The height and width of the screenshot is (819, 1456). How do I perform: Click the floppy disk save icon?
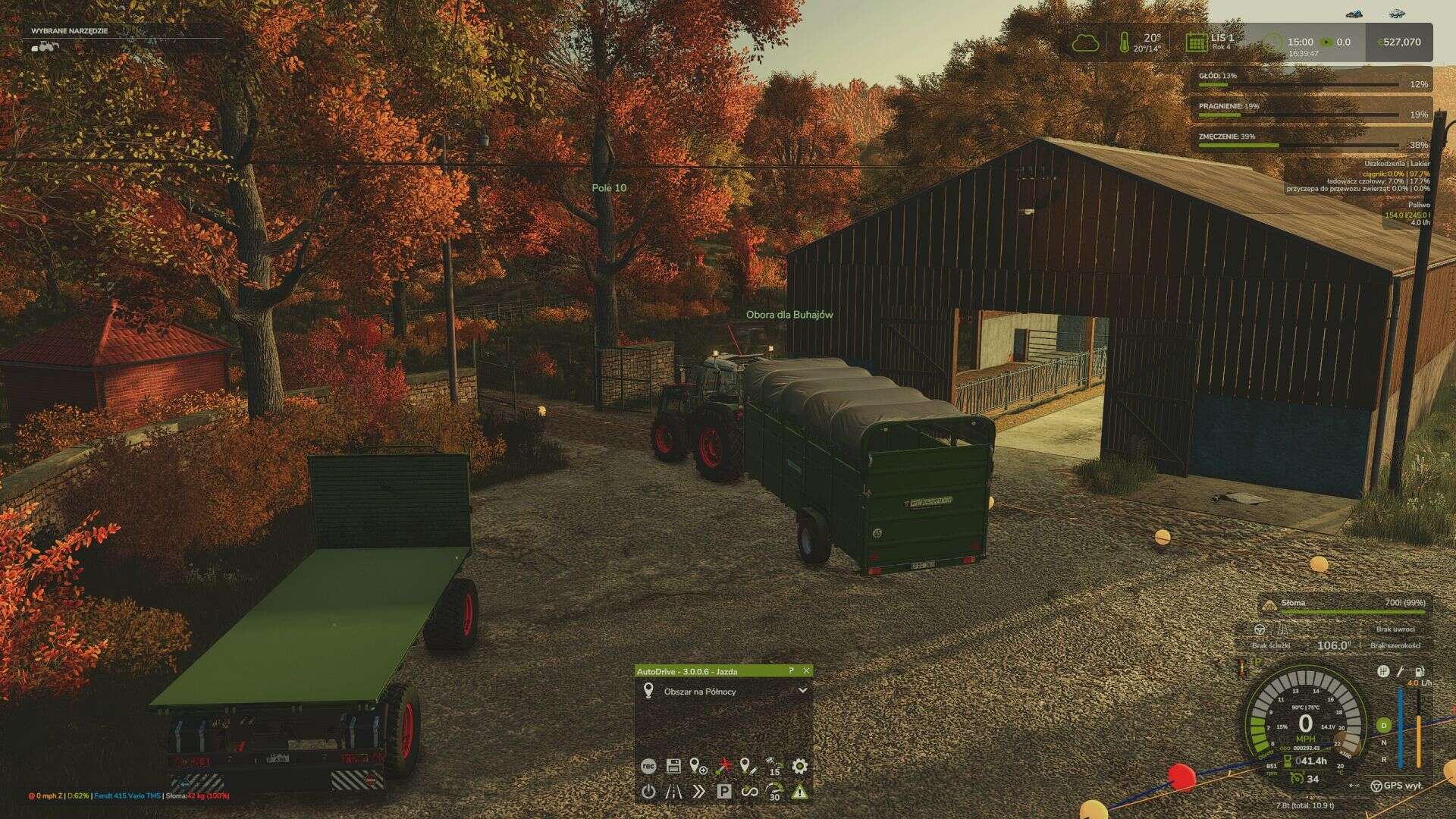click(x=673, y=767)
